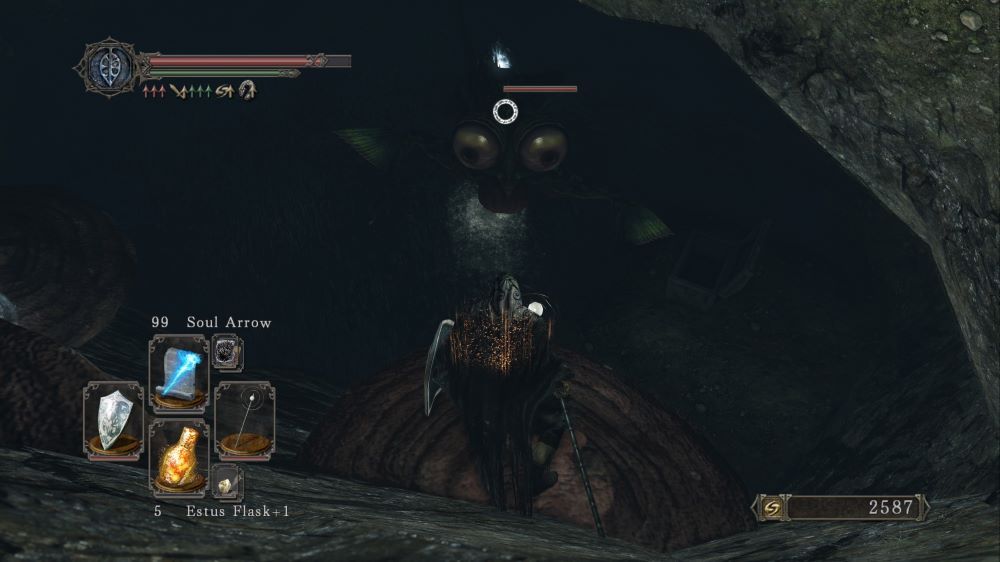The image size is (1000, 562).
Task: Click the green triple-arrow buff icon
Action: [201, 91]
